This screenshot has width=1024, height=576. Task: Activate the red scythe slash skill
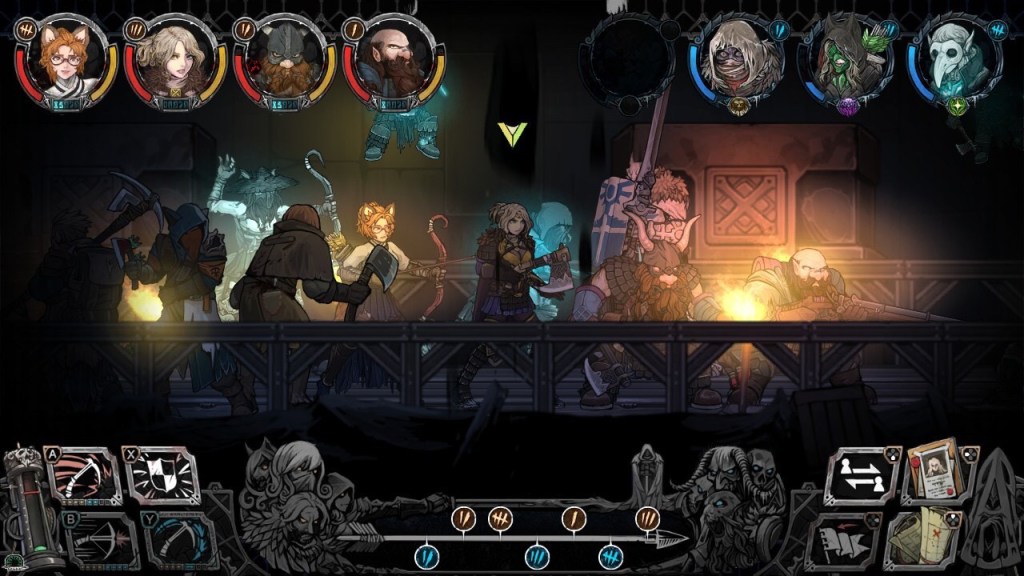pos(84,476)
